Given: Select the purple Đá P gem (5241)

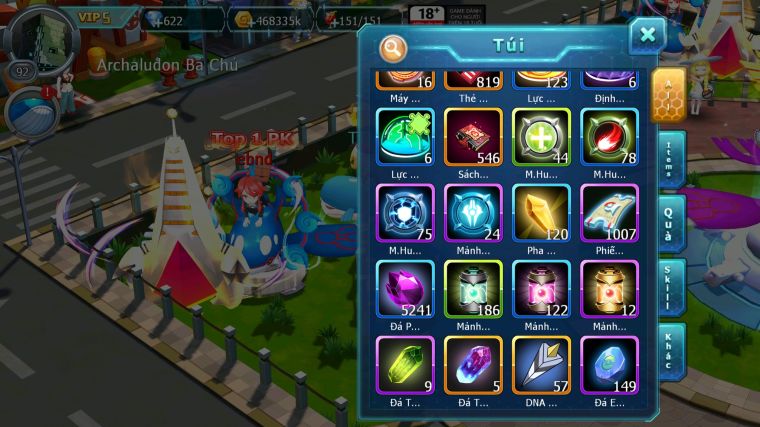Looking at the screenshot, I should [405, 289].
